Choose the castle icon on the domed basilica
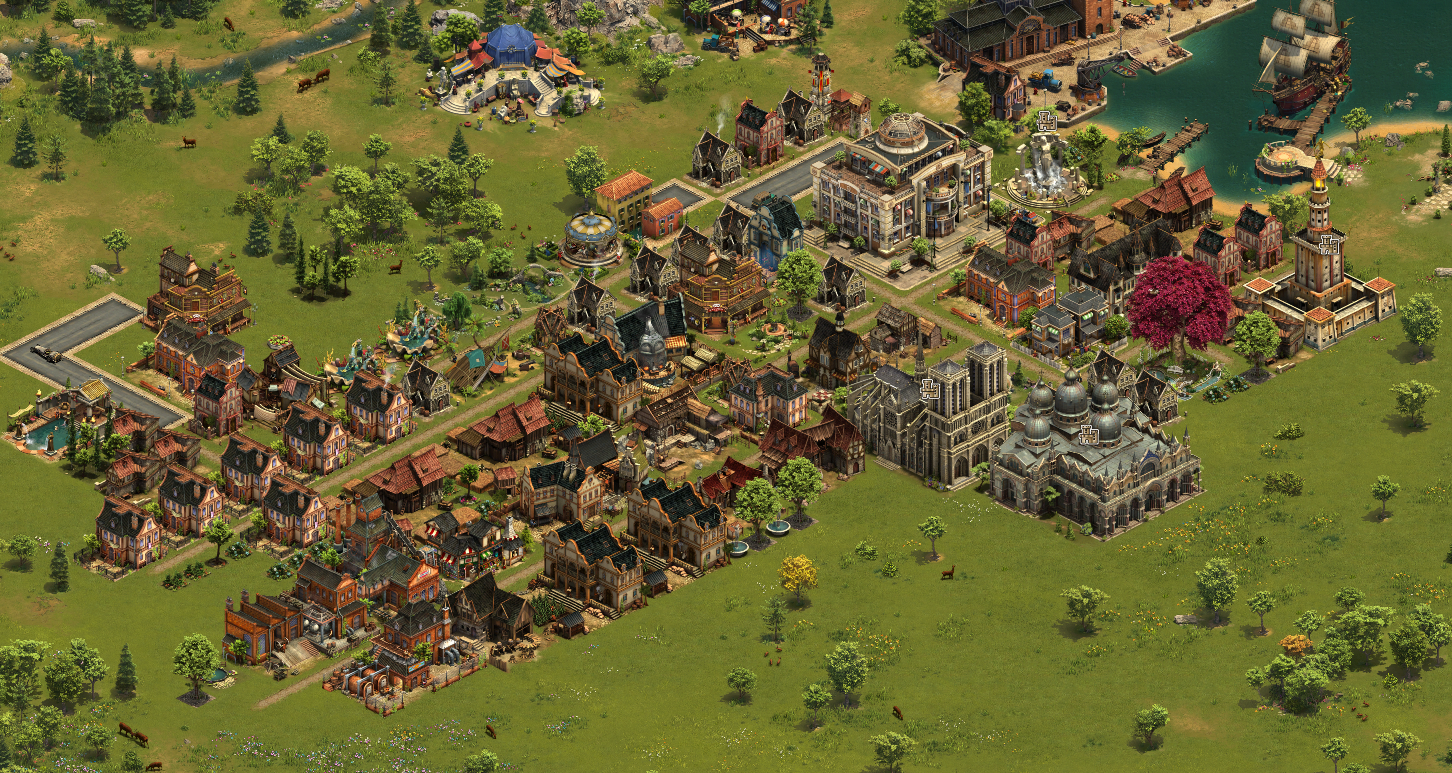Image resolution: width=1452 pixels, height=773 pixels. pos(1088,434)
